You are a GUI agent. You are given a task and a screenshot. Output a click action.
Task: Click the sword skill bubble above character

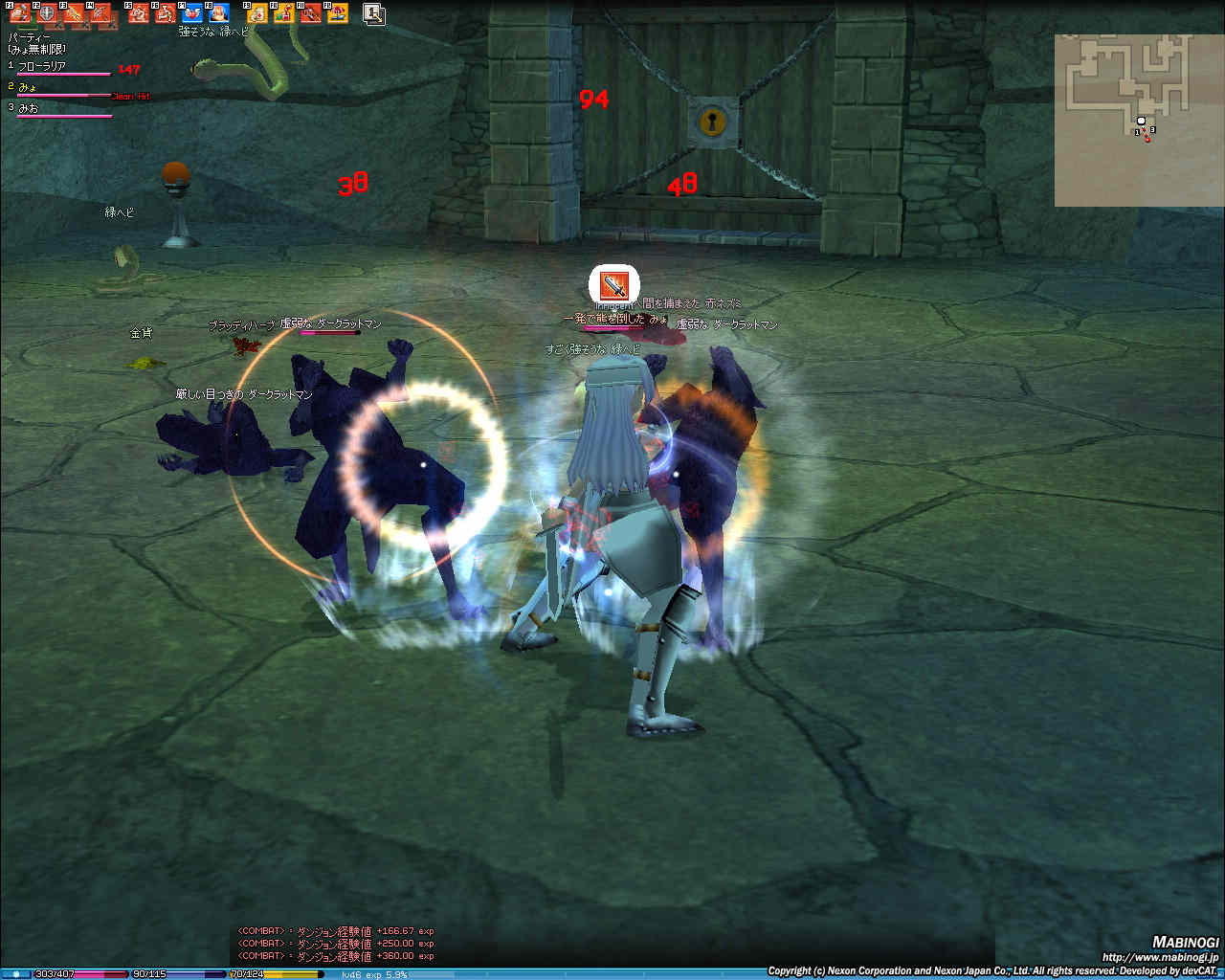pos(613,284)
